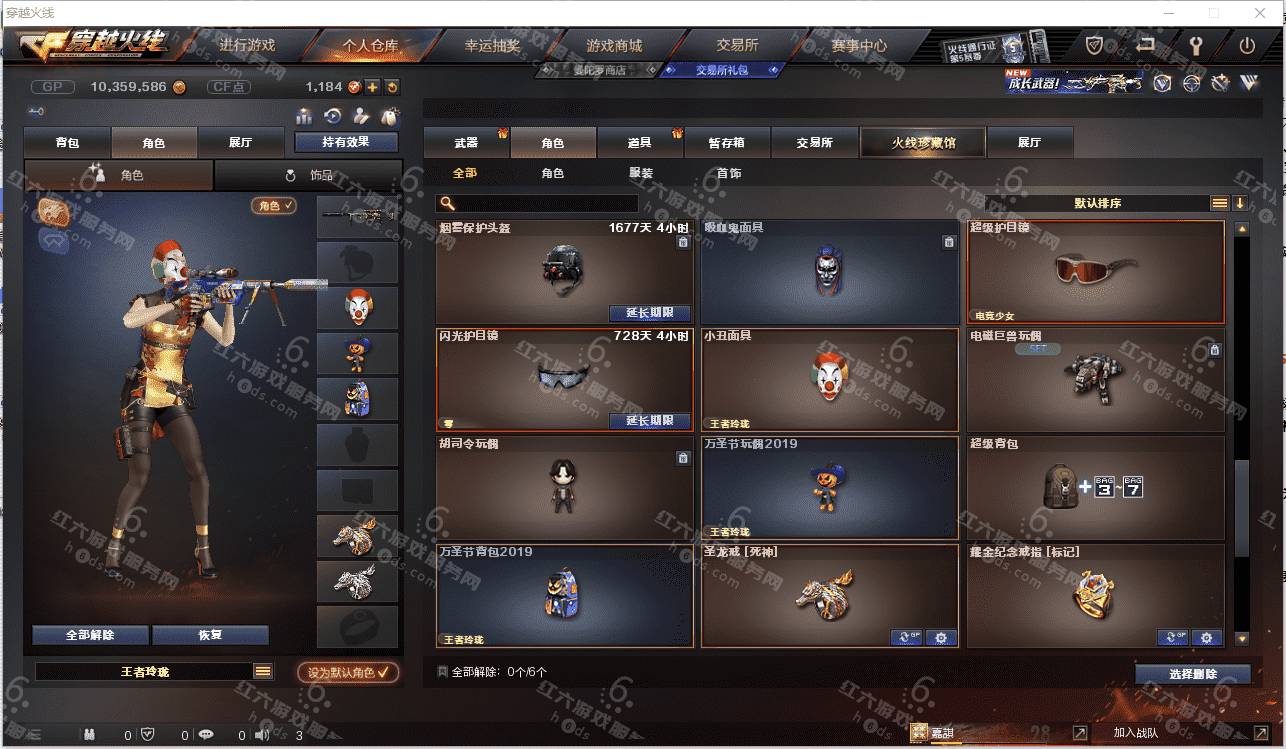Viewport: 1286px width, 749px height.
Task: Select the 小丑面具 clown mask item
Action: 830,380
